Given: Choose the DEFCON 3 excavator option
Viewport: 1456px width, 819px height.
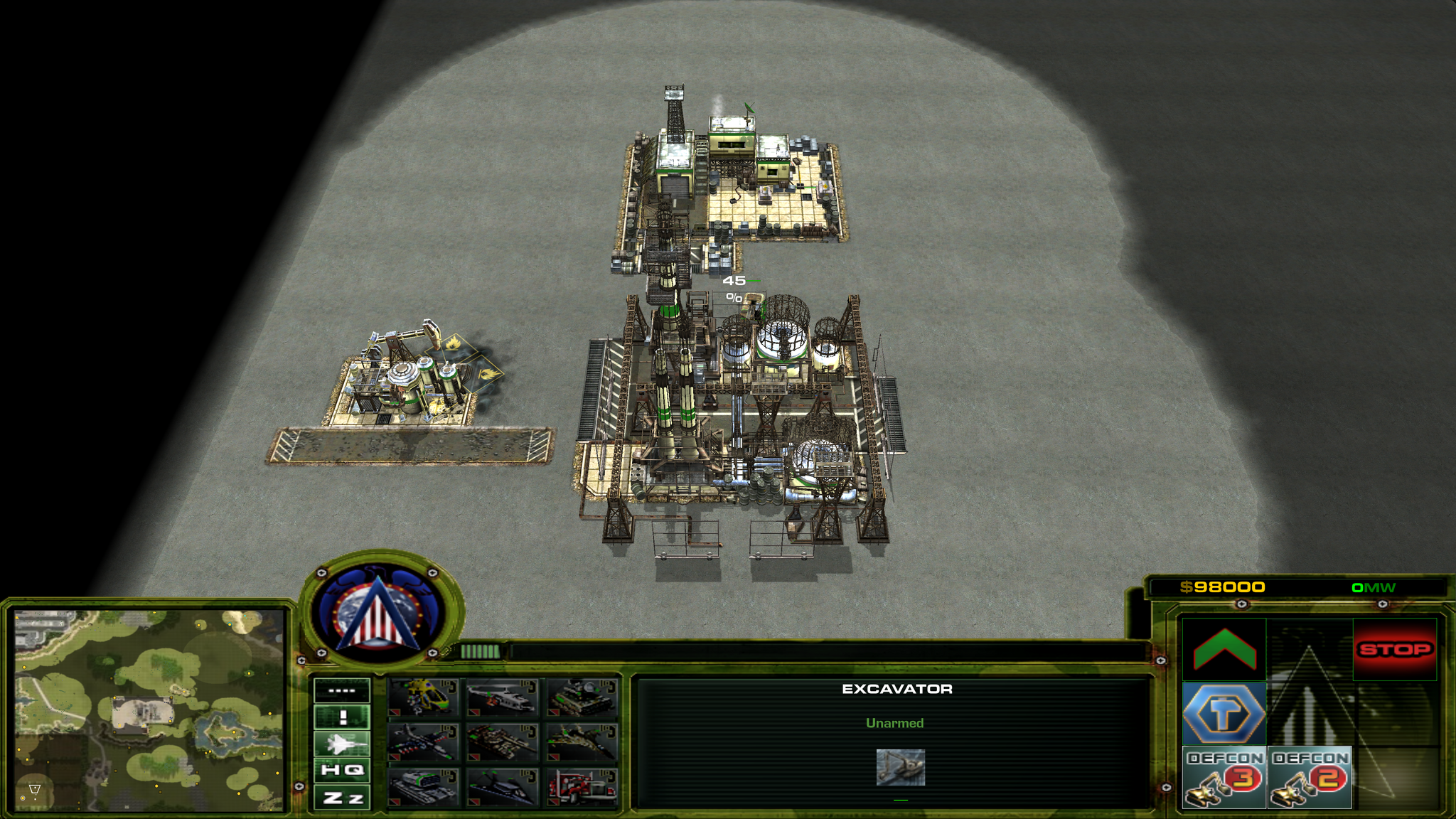Looking at the screenshot, I should pyautogui.click(x=1224, y=777).
